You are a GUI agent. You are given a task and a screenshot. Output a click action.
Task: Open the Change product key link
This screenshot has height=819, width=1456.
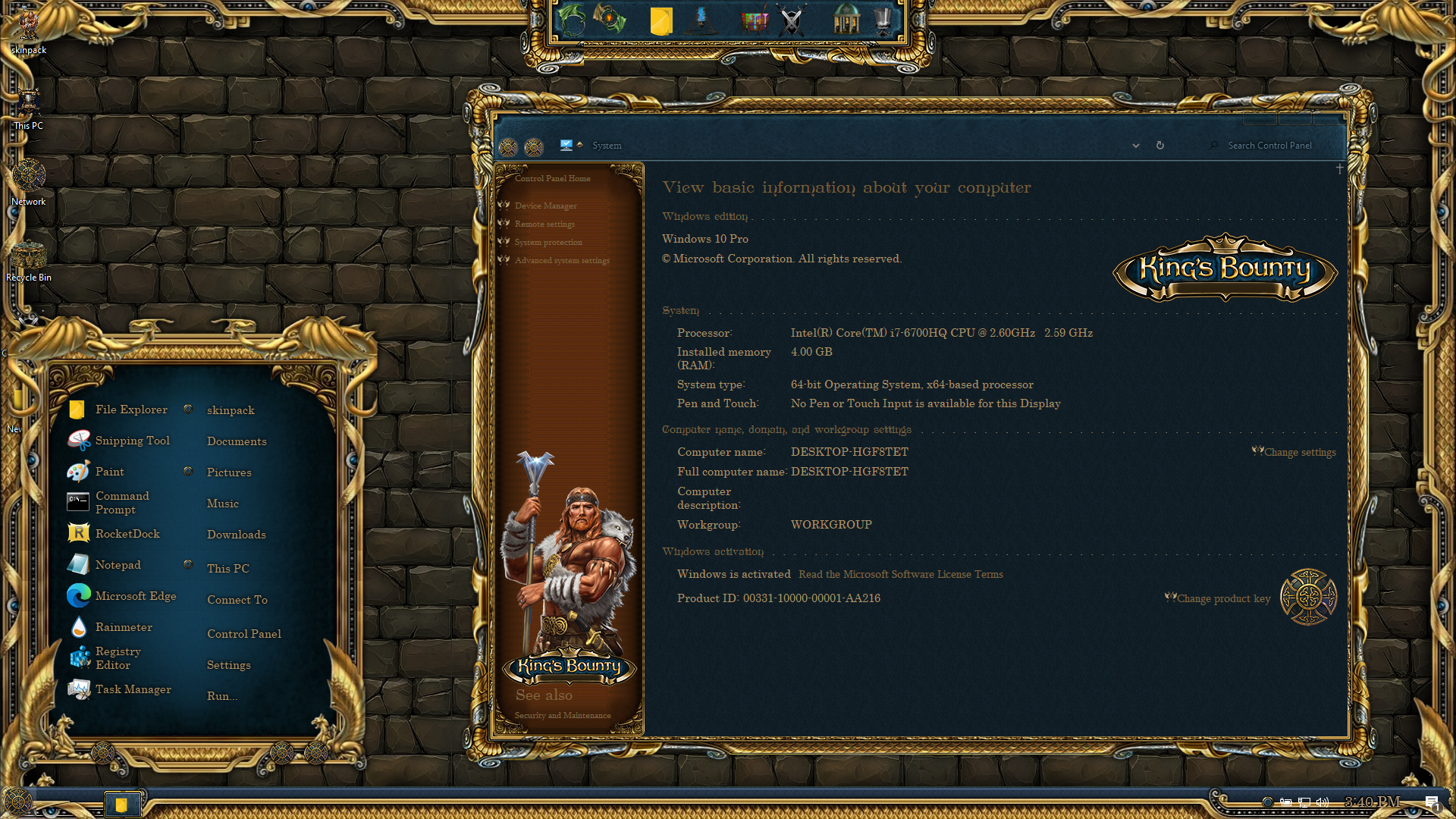(x=1223, y=599)
